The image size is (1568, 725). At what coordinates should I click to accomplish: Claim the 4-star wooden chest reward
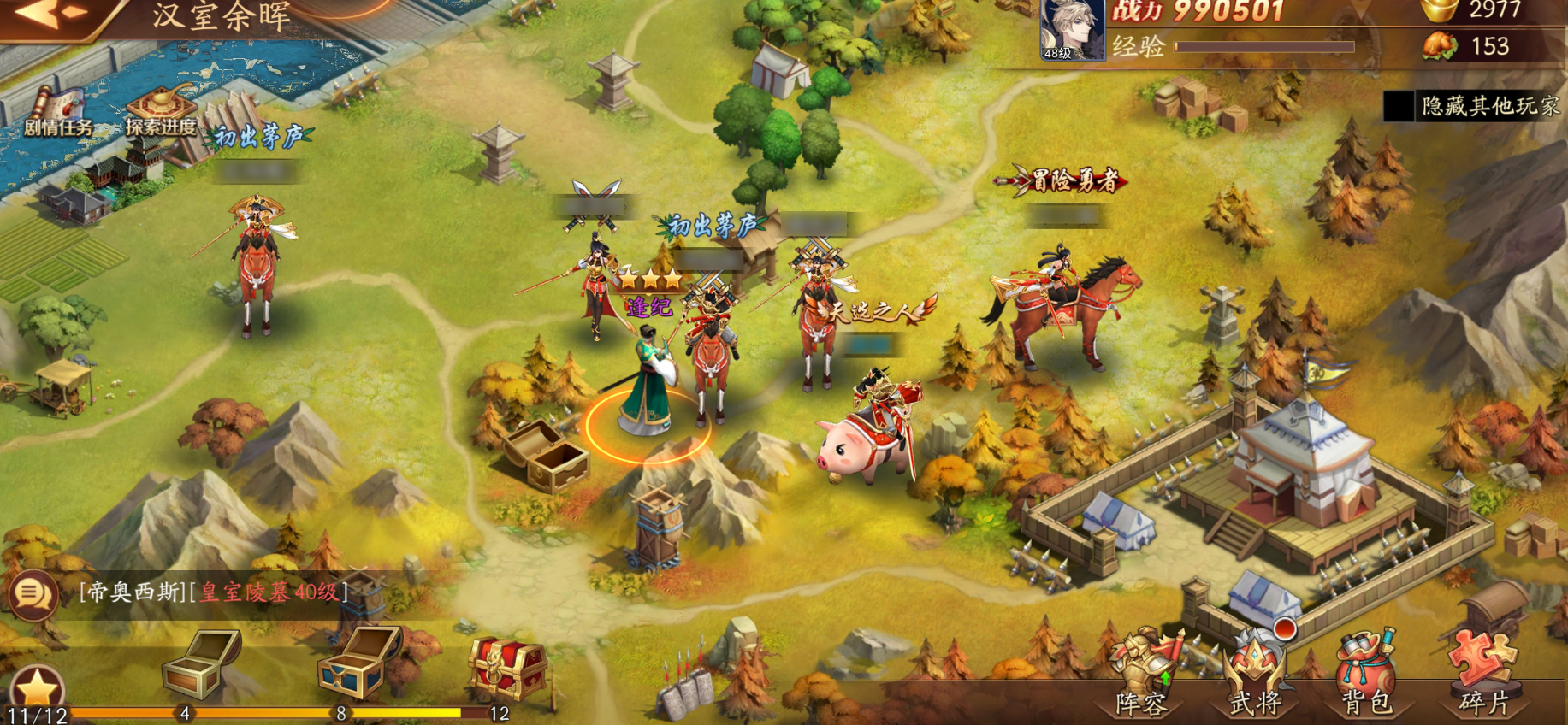[x=201, y=665]
